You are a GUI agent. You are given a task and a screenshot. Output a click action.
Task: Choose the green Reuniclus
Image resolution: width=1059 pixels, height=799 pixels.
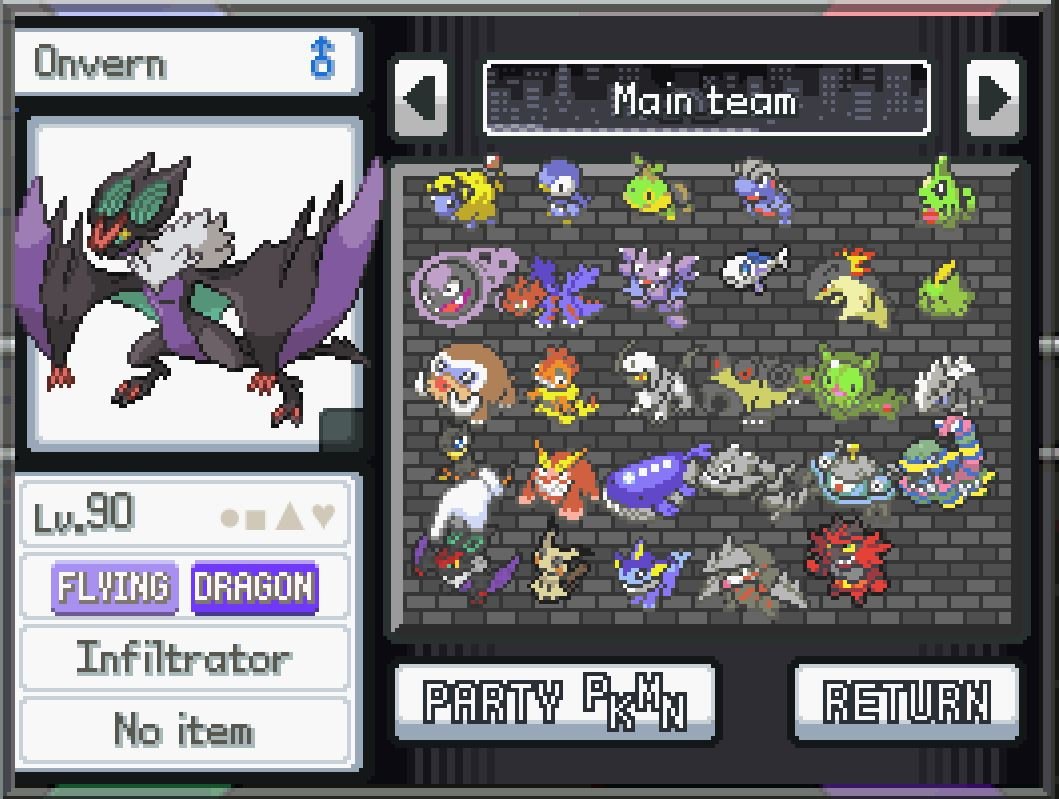click(x=853, y=383)
